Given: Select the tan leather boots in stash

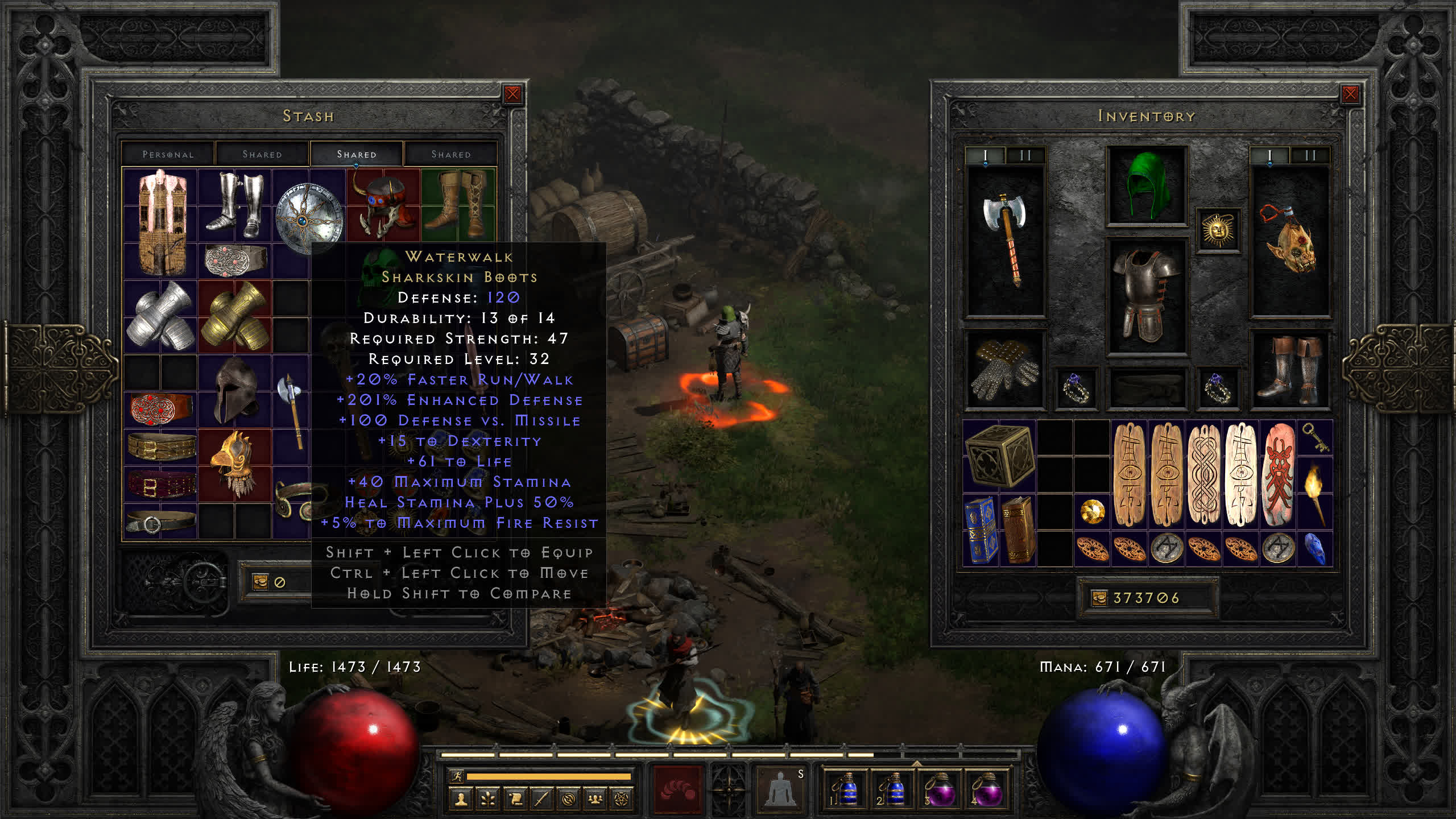Looking at the screenshot, I should tap(458, 204).
